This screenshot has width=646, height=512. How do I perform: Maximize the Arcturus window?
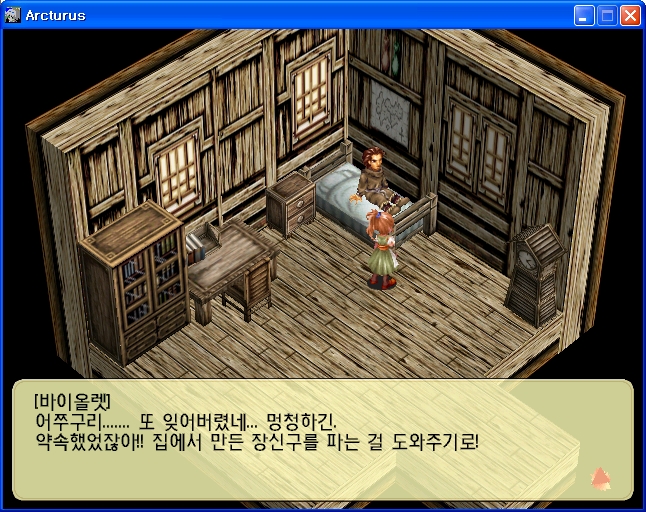607,16
